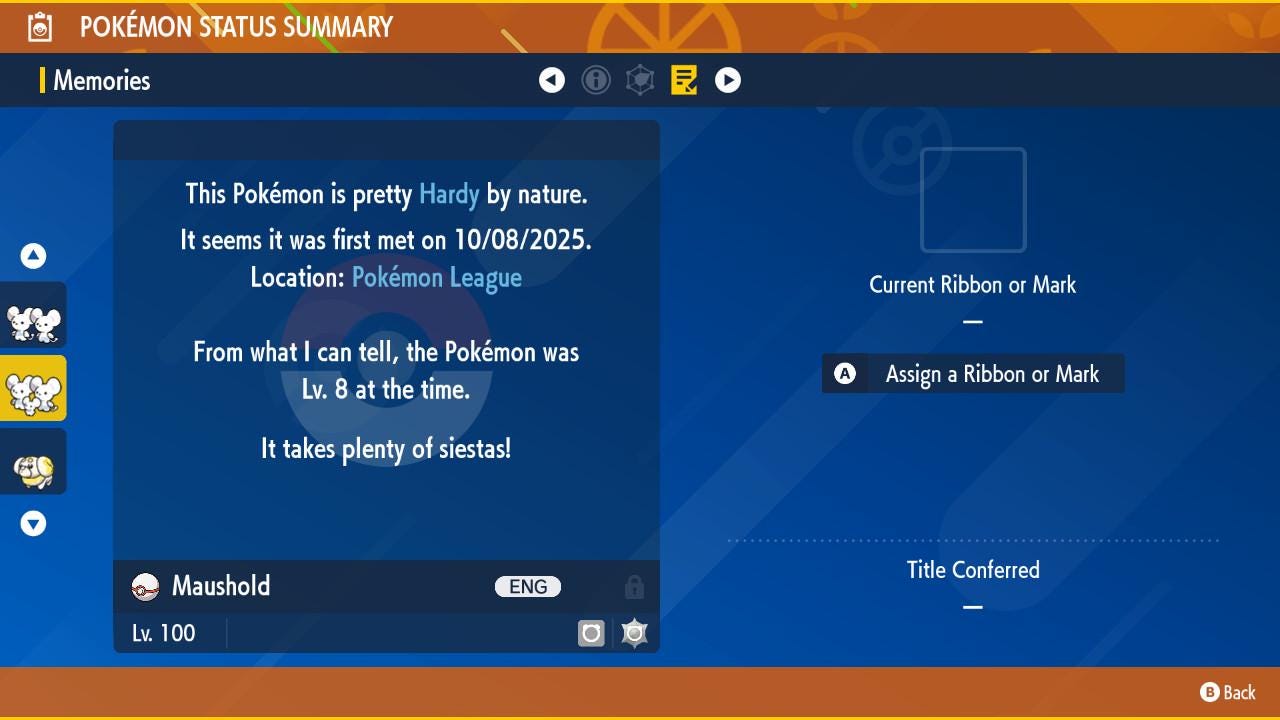The width and height of the screenshot is (1280, 720).
Task: Go to the previous summary page arrow
Action: [552, 80]
